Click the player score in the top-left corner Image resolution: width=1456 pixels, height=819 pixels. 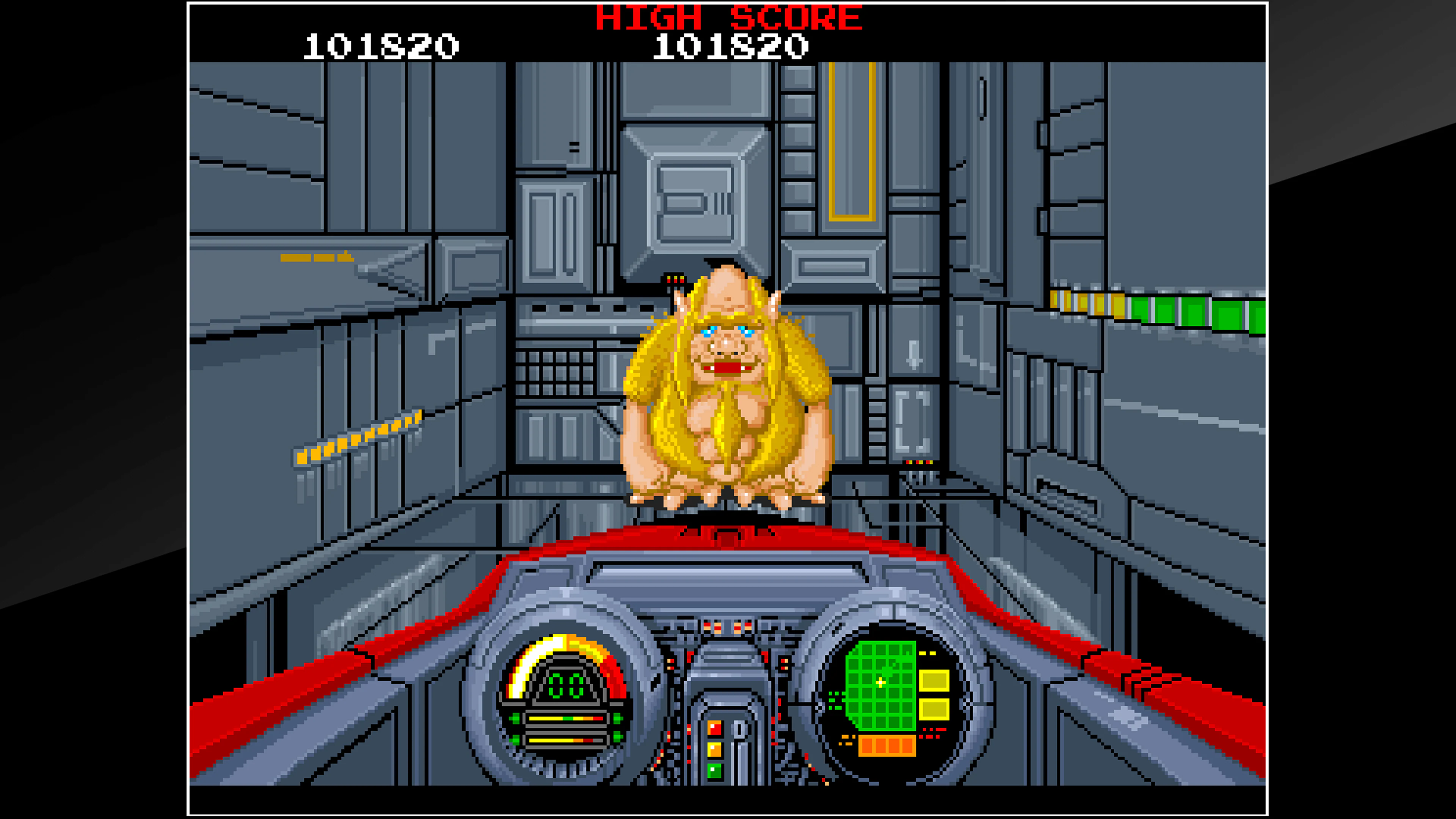378,48
